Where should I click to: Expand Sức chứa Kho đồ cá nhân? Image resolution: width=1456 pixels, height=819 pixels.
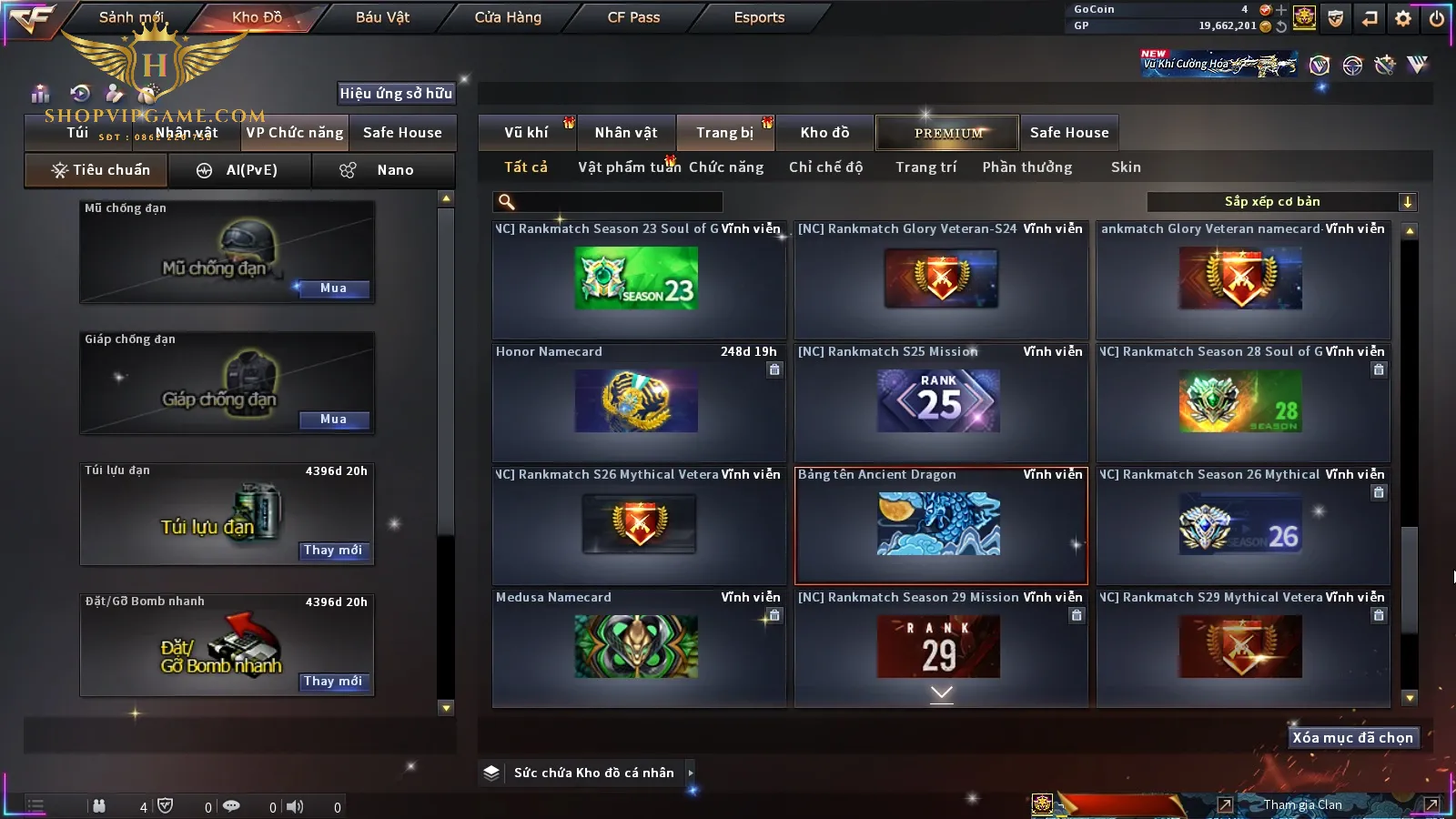(x=593, y=773)
